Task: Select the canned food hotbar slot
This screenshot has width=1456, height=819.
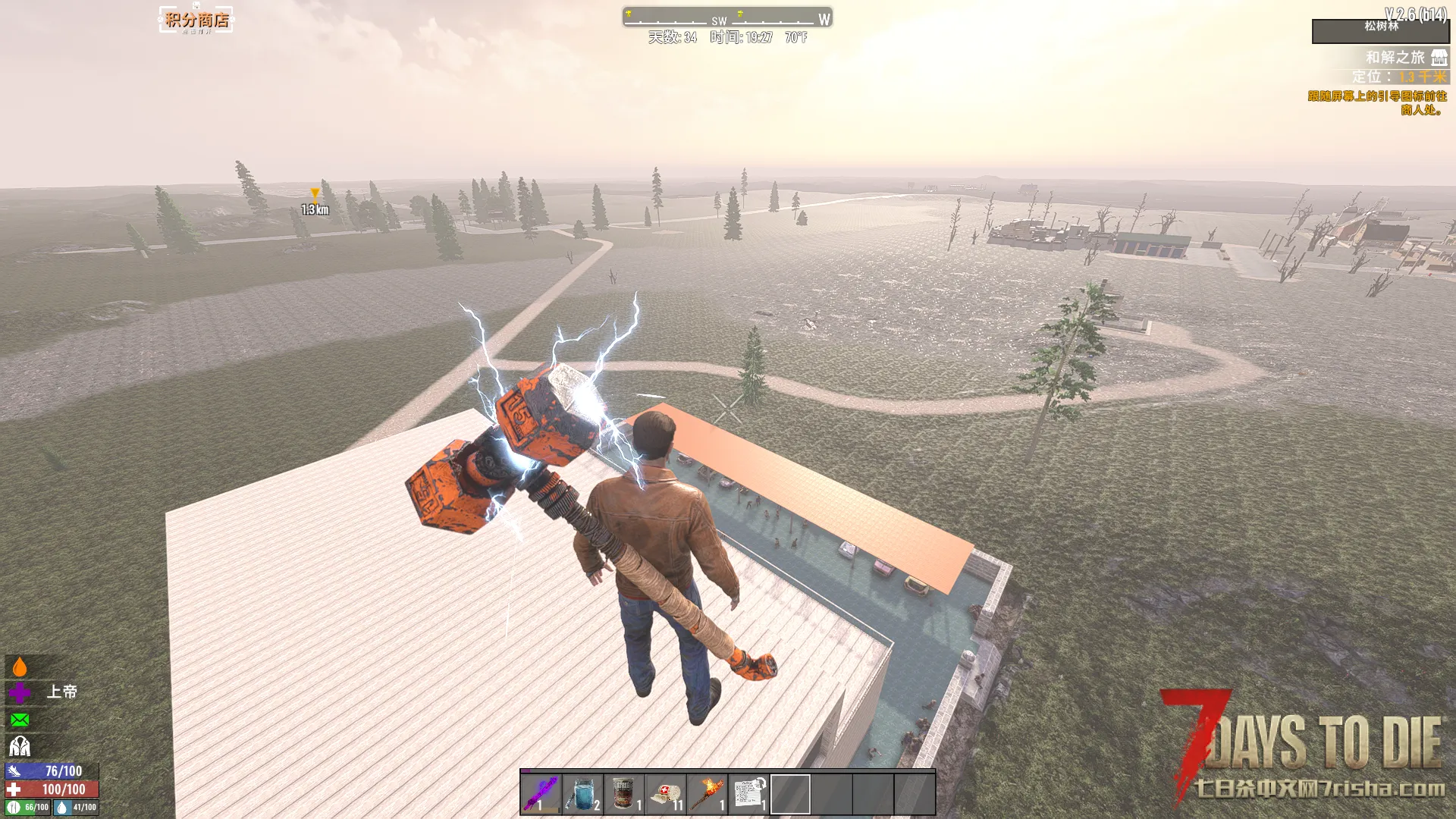Action: point(624,793)
